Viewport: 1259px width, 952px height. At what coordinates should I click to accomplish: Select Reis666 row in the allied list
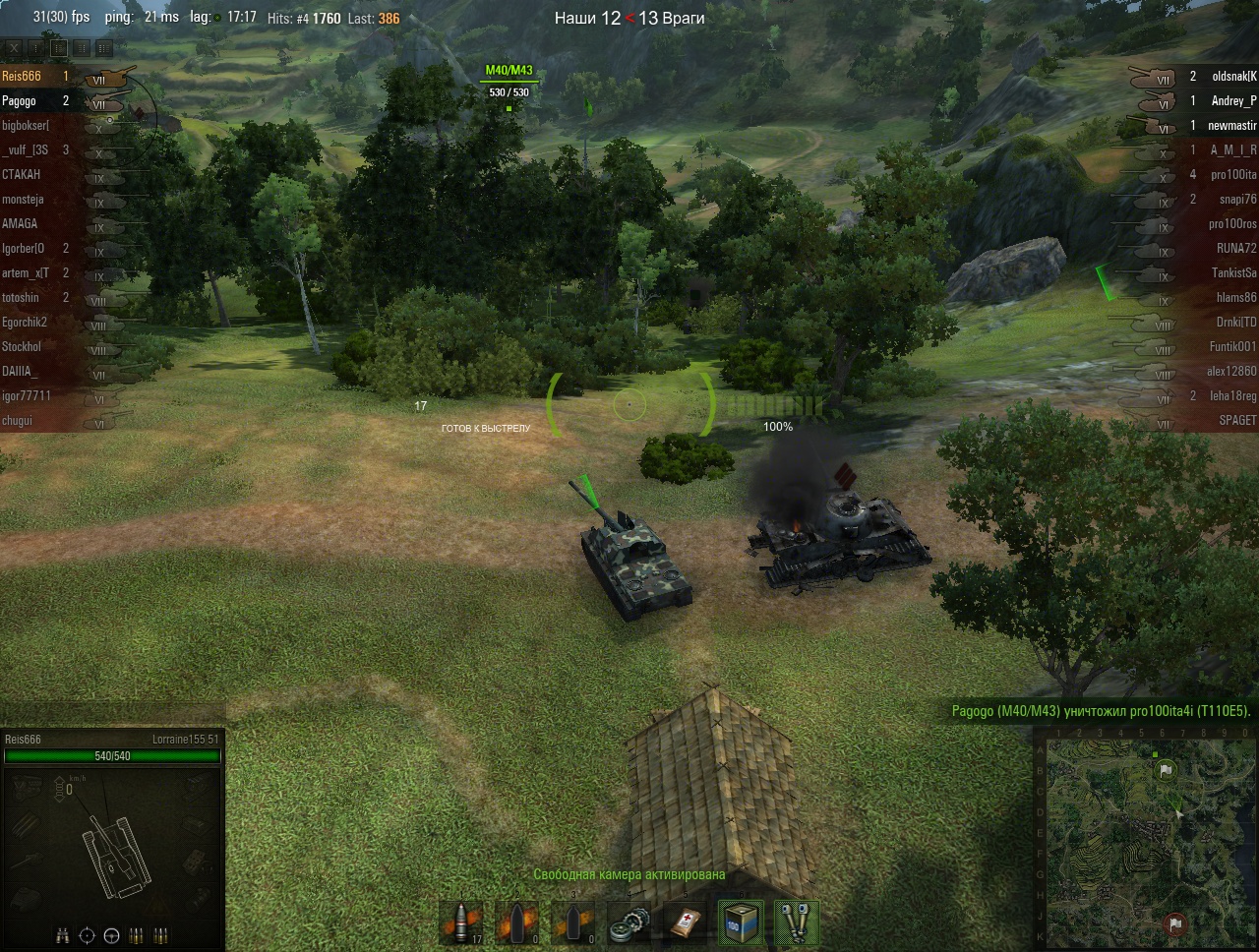tap(39, 76)
